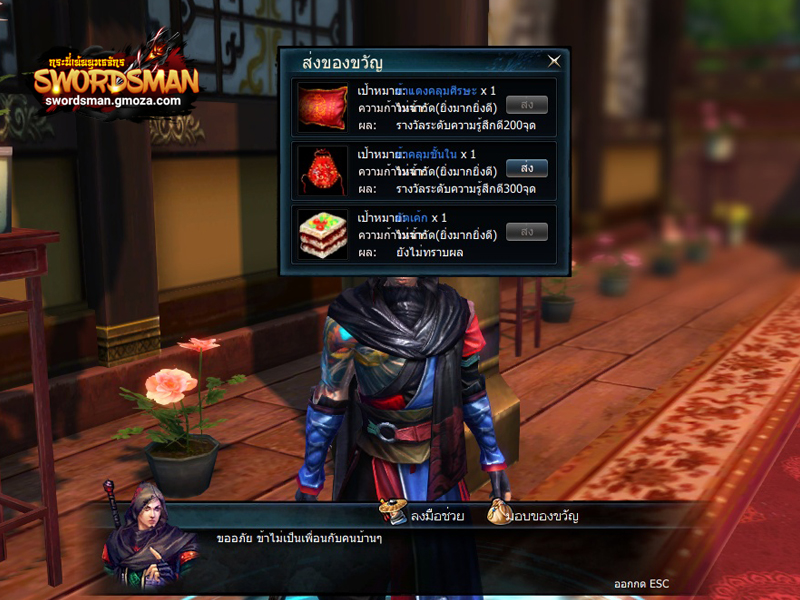Screen dimensions: 800x600
Task: Select the layered cake item icon
Action: (322, 234)
